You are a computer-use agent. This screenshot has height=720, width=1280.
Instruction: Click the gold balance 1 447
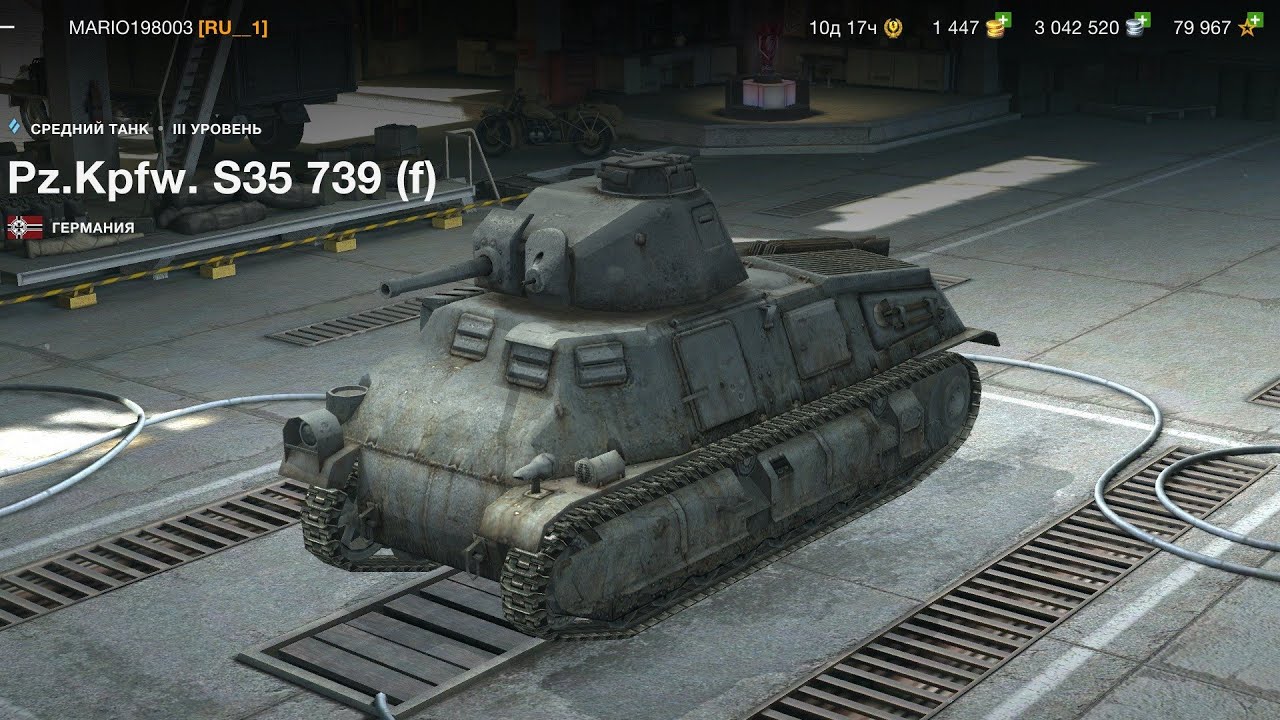[957, 28]
